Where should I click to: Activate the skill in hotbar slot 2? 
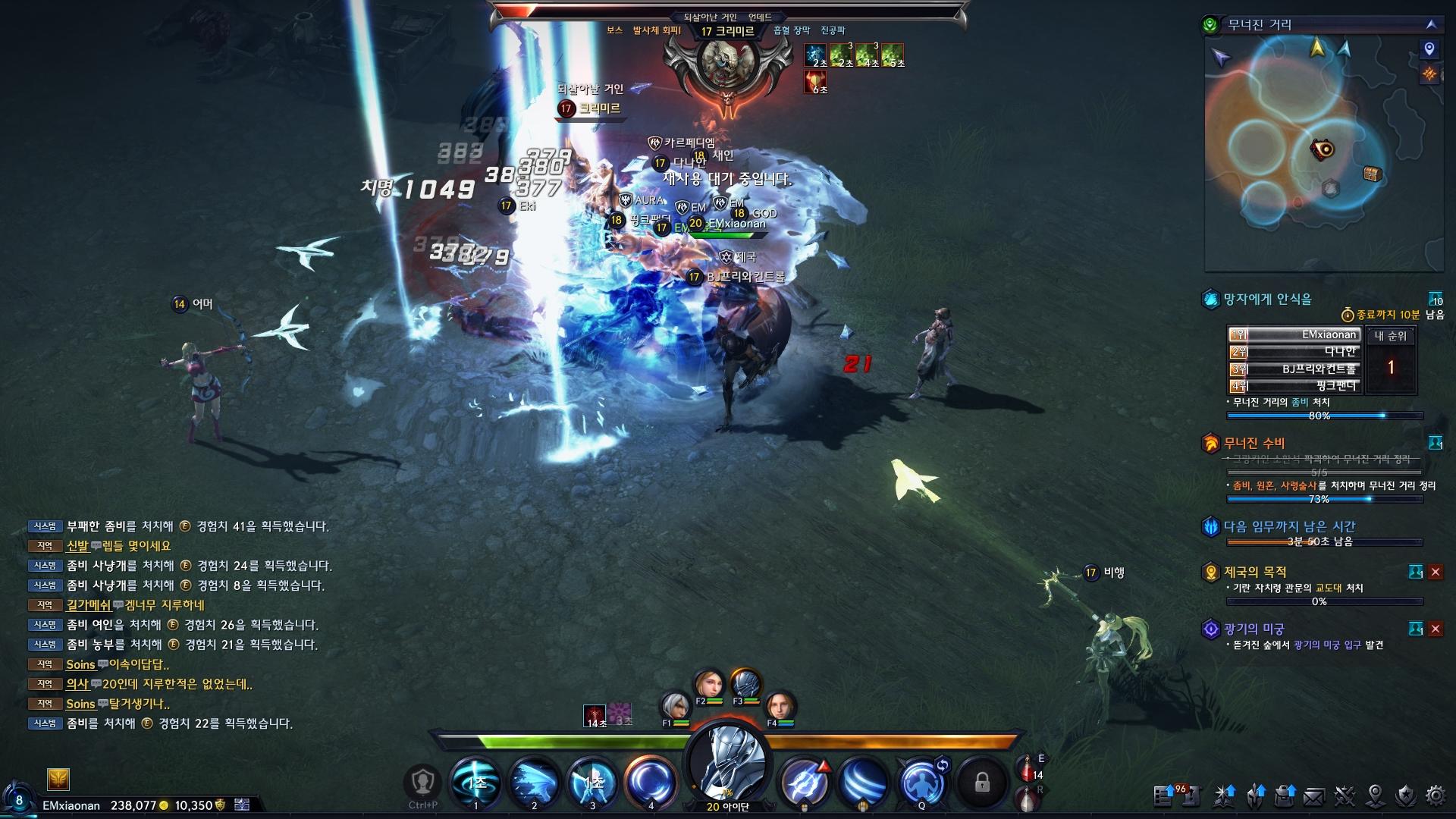click(x=534, y=782)
